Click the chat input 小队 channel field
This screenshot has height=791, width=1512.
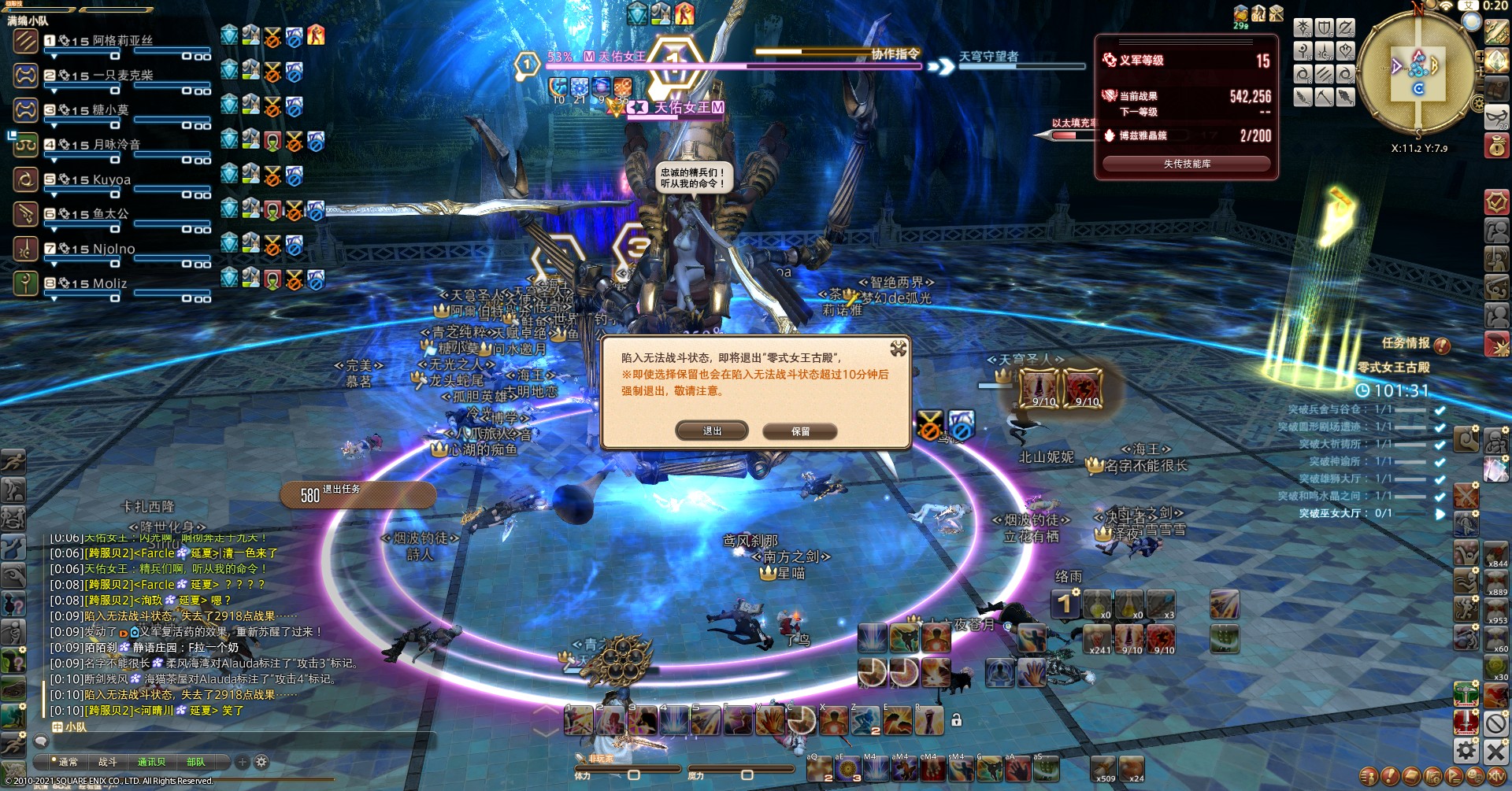point(236,741)
